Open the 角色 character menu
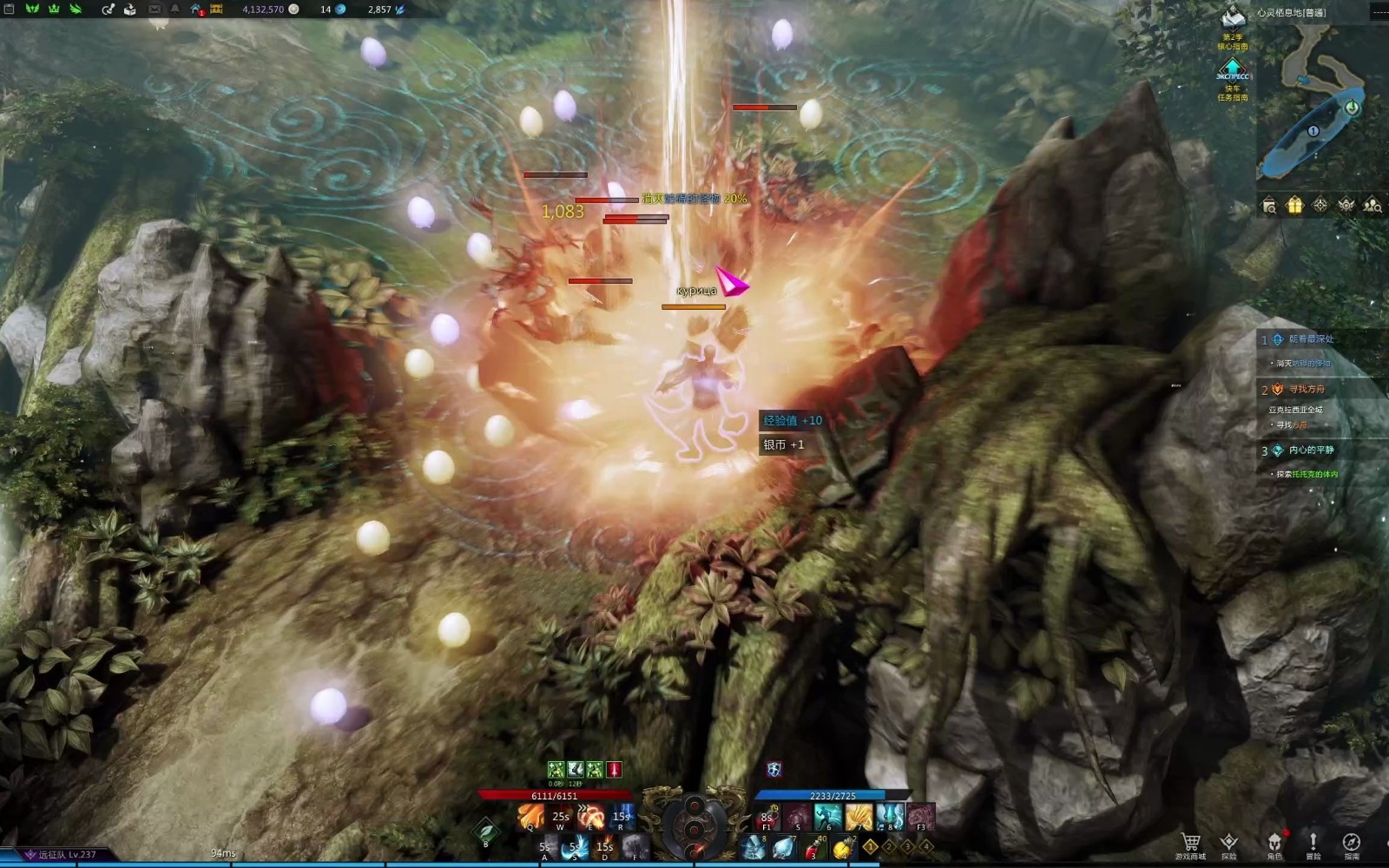1389x868 pixels. point(1274,842)
